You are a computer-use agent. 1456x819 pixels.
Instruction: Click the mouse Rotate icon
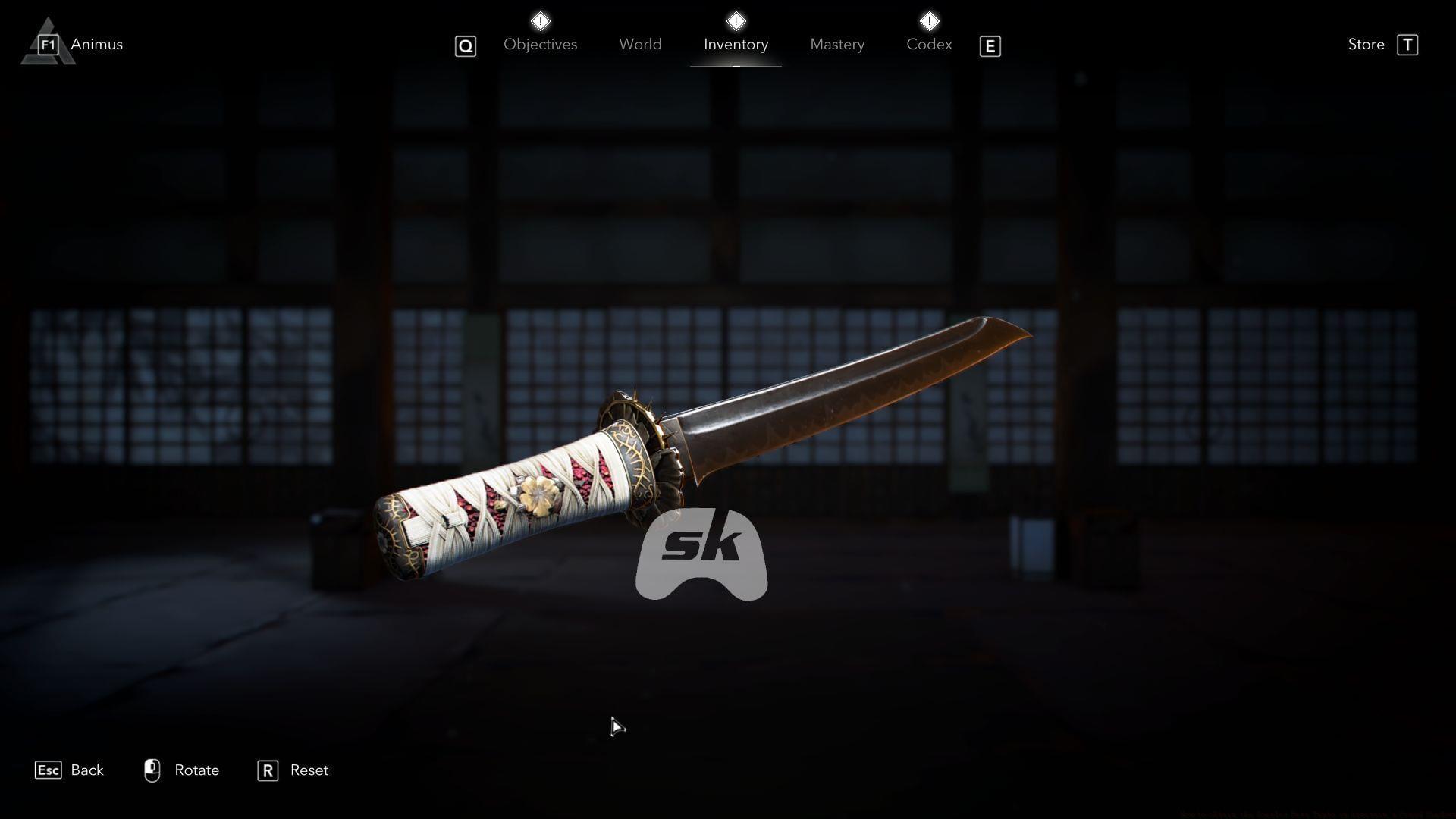[152, 770]
